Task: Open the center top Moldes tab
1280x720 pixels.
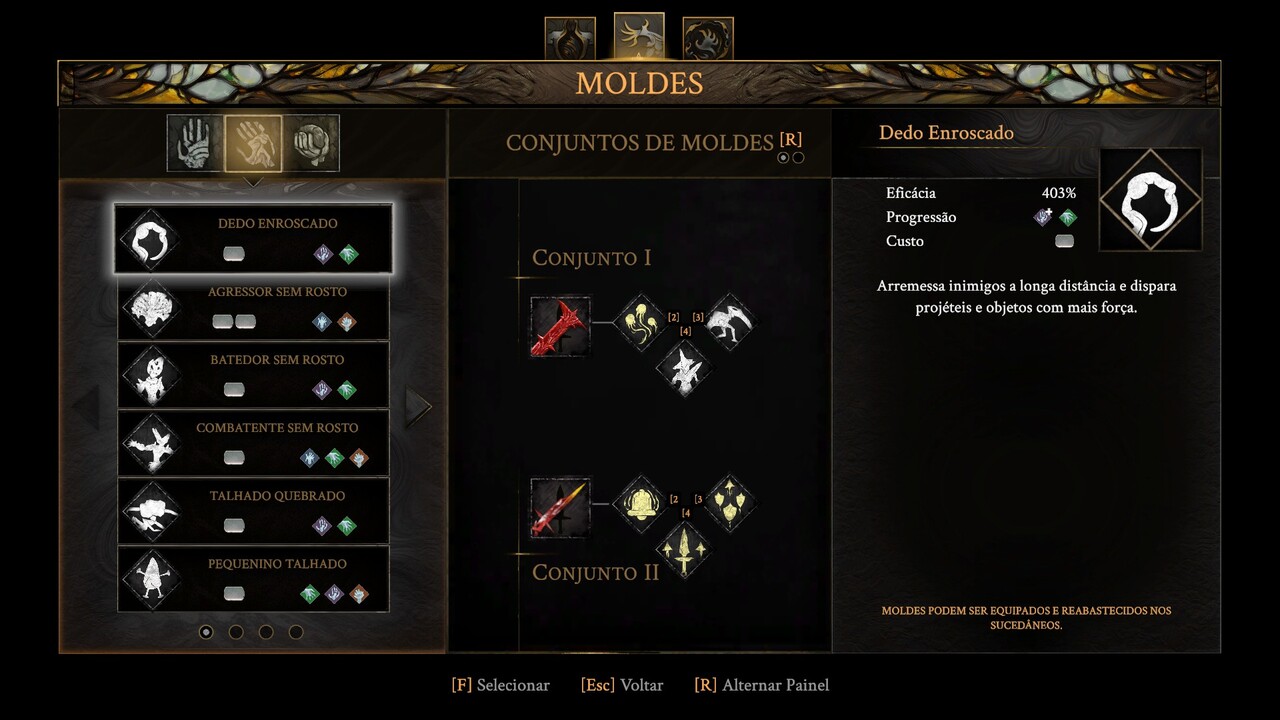Action: tap(639, 36)
